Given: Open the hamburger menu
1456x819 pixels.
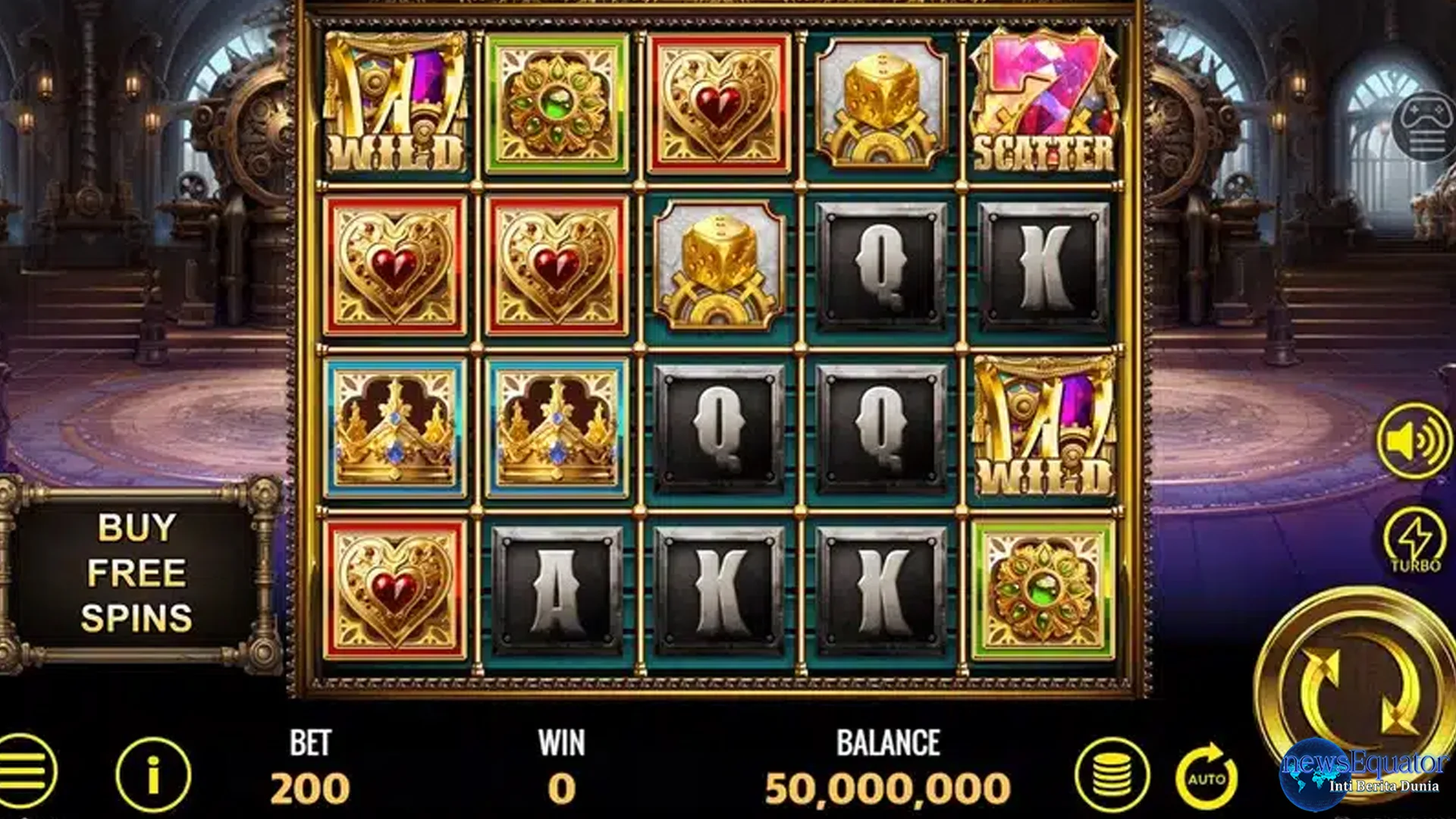Looking at the screenshot, I should pyautogui.click(x=27, y=772).
